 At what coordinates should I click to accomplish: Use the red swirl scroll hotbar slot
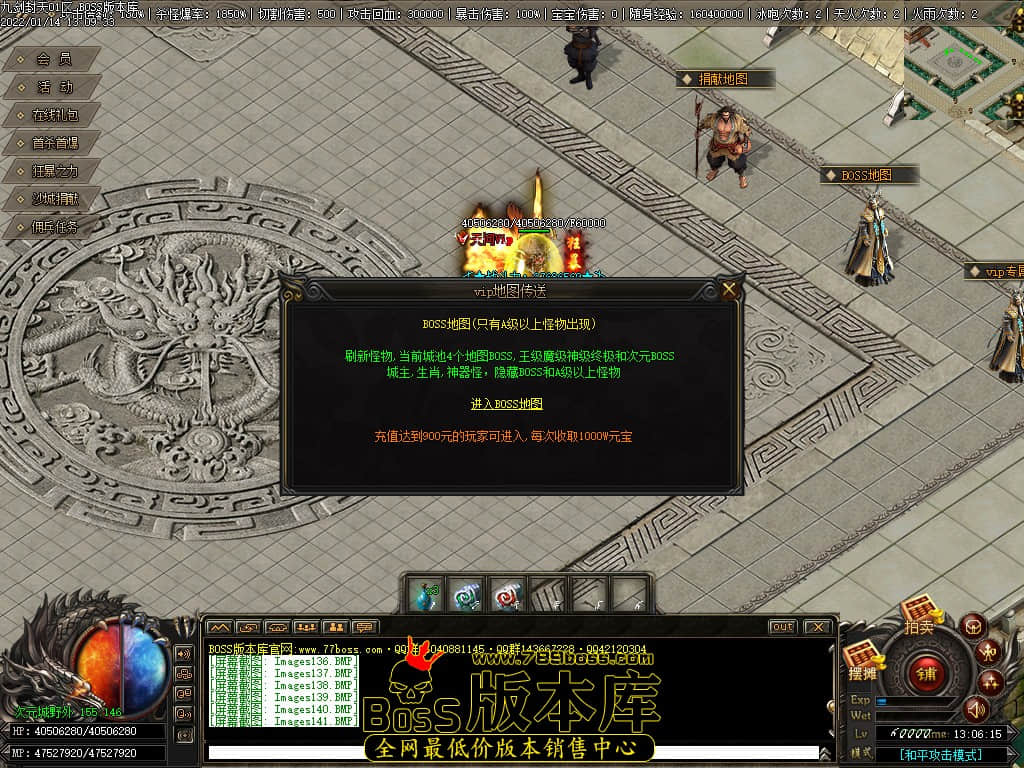click(x=507, y=595)
